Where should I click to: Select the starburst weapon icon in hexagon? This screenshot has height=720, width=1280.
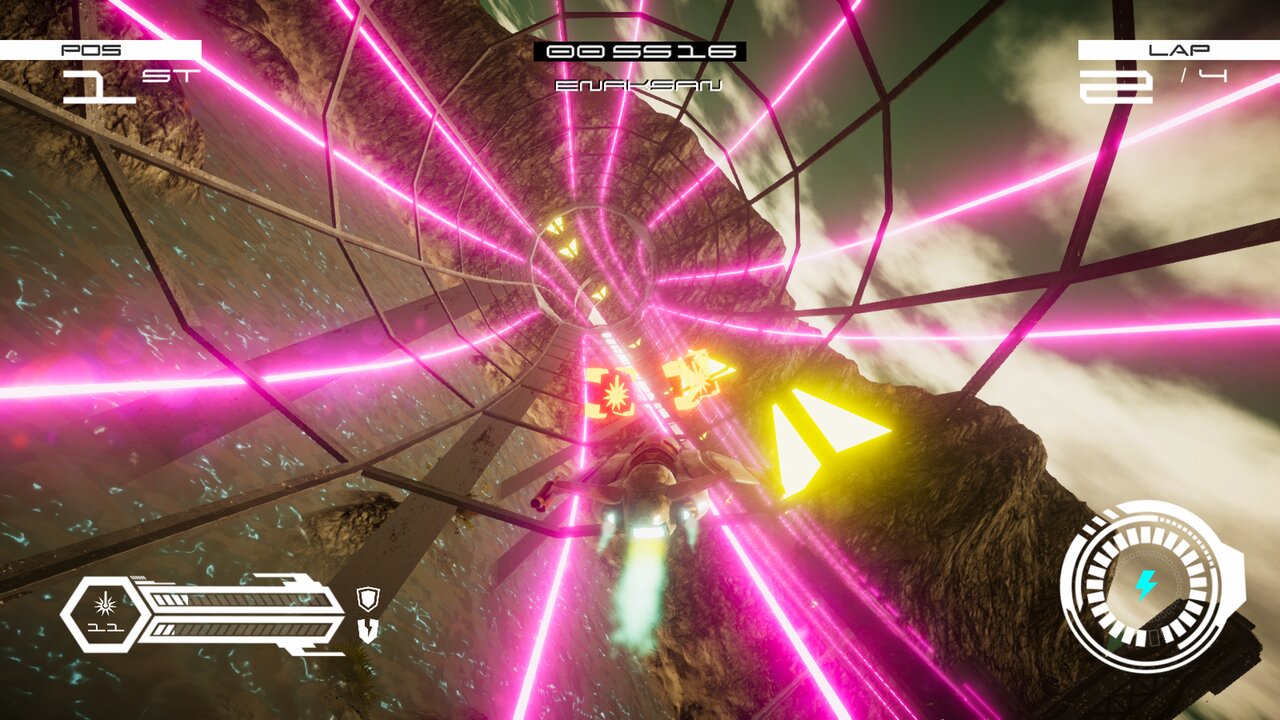click(x=104, y=603)
